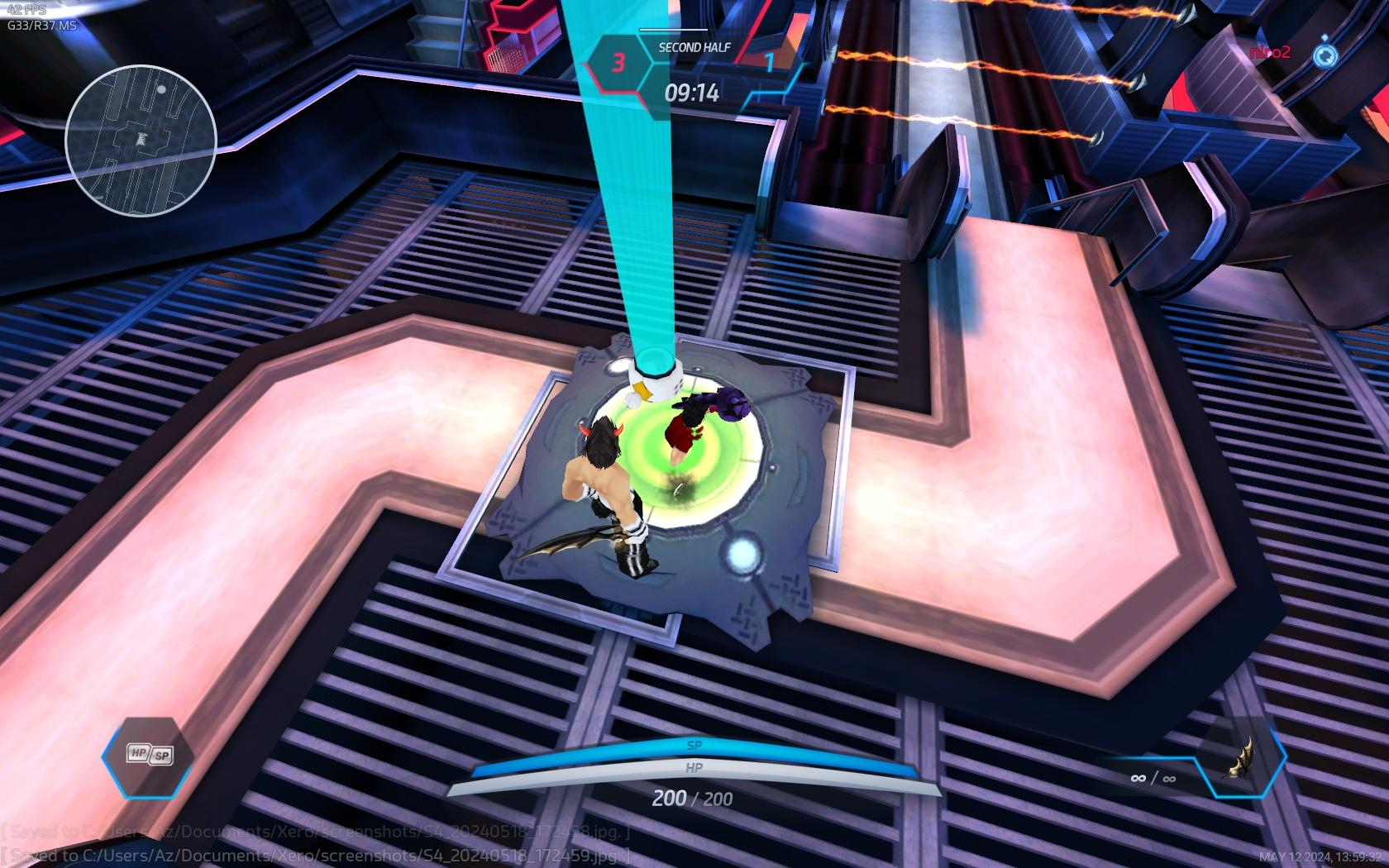Click the blue ring icon beside nitro2
Screen dimensions: 1389x868
pyautogui.click(x=1325, y=54)
